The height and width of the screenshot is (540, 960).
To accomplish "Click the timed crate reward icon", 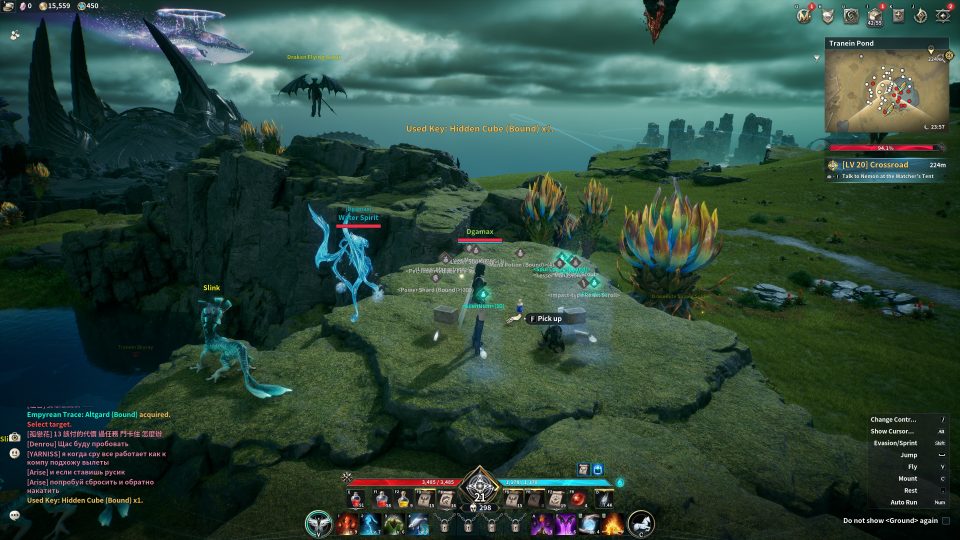I will click(874, 15).
